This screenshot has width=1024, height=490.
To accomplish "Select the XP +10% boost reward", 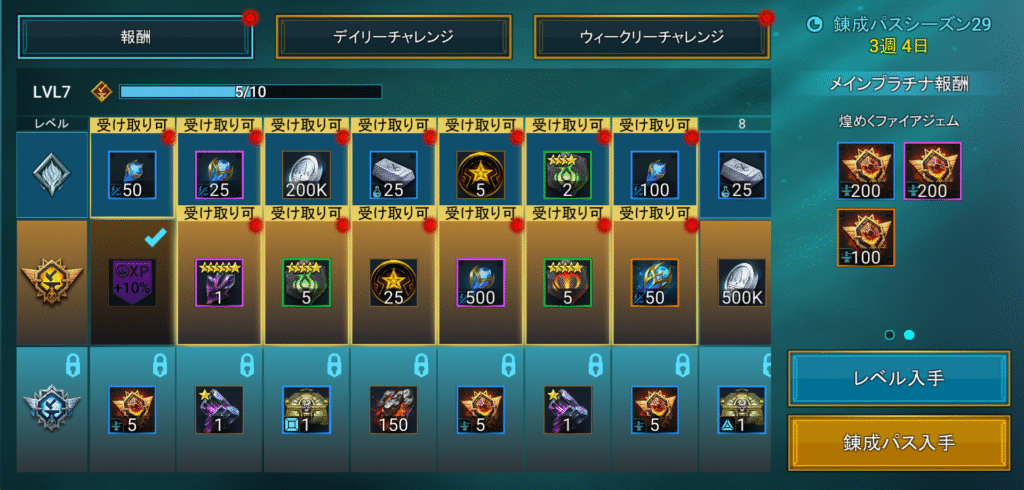I will [x=133, y=282].
